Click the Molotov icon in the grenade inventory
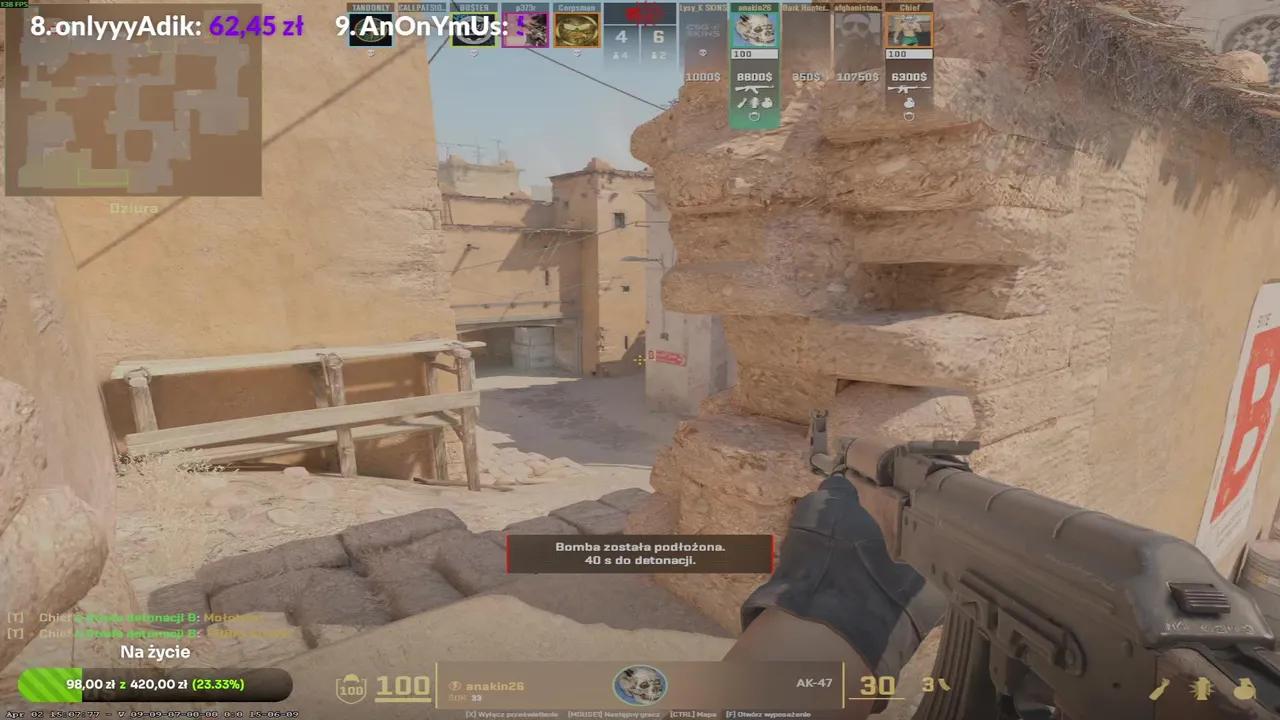This screenshot has width=1280, height=720. coord(1160,690)
